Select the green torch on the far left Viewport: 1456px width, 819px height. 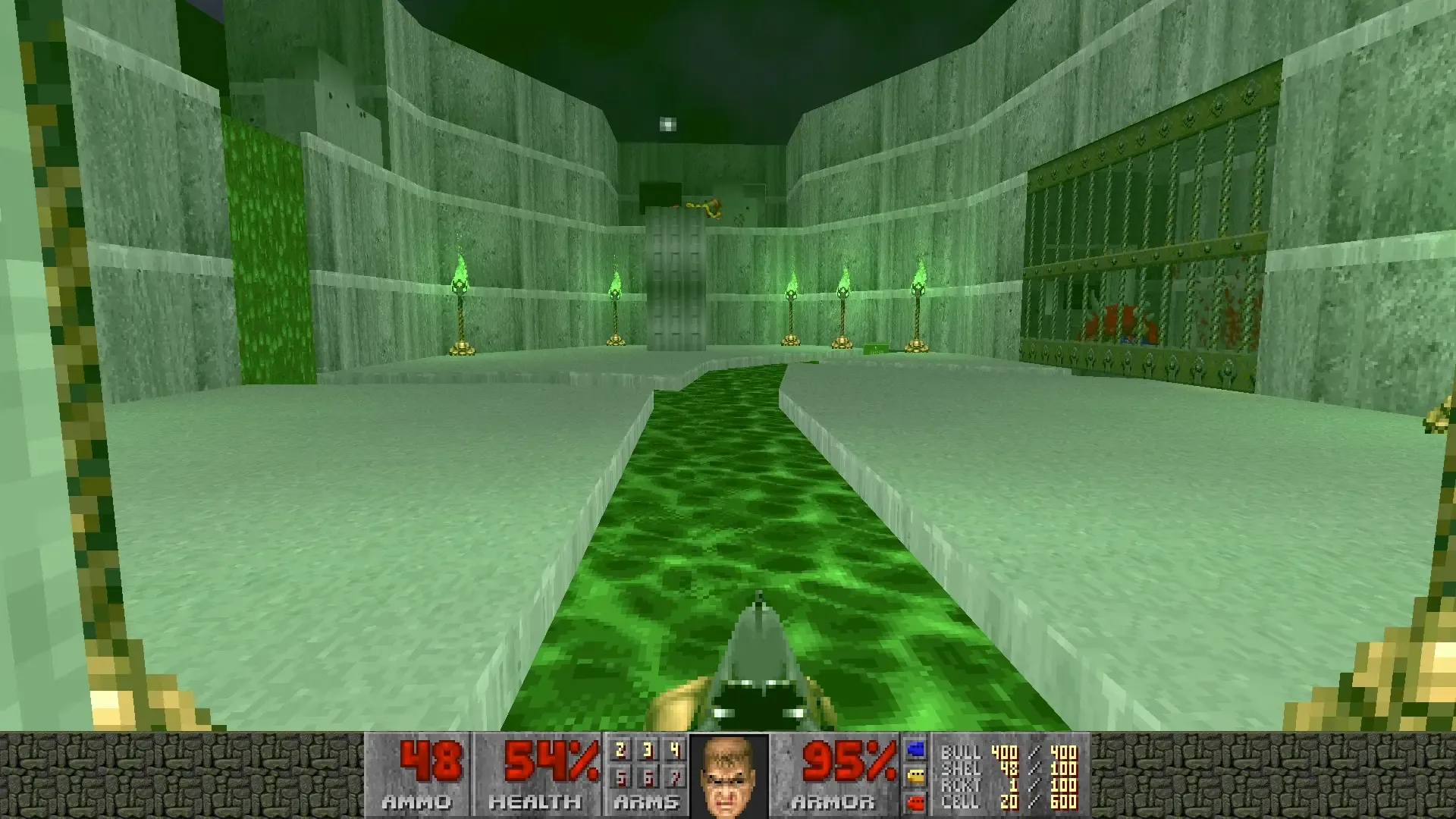coord(459,303)
